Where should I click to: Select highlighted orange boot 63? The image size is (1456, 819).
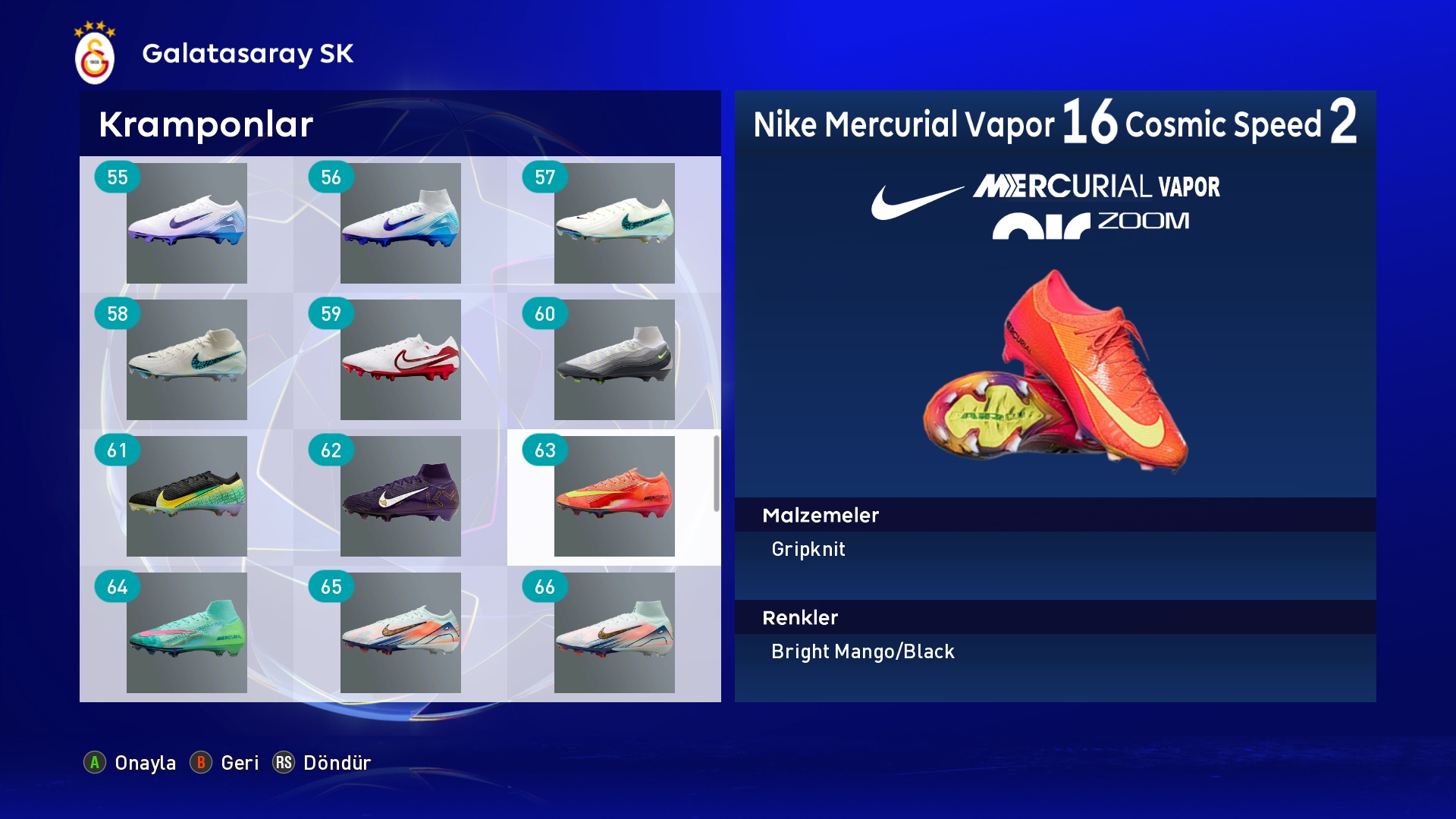[x=614, y=496]
